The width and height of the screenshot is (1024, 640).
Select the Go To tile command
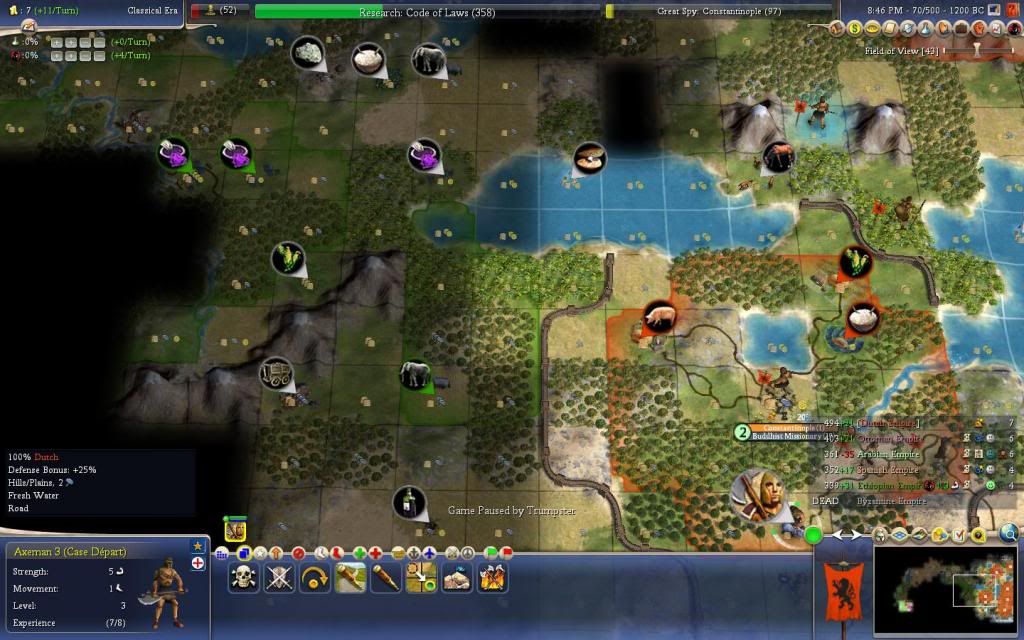pyautogui.click(x=421, y=577)
